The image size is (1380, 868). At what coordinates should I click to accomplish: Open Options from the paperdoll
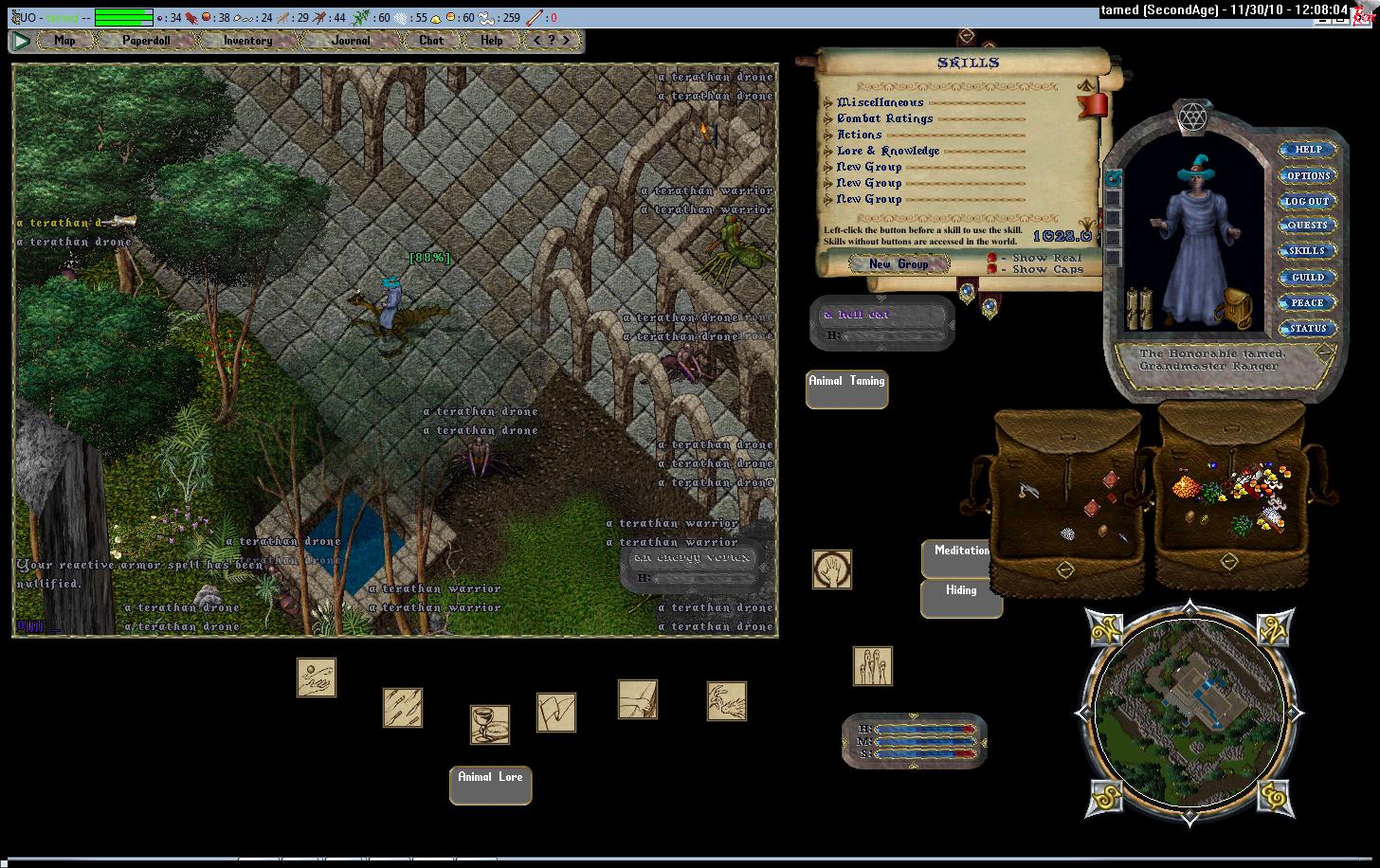tap(1307, 175)
